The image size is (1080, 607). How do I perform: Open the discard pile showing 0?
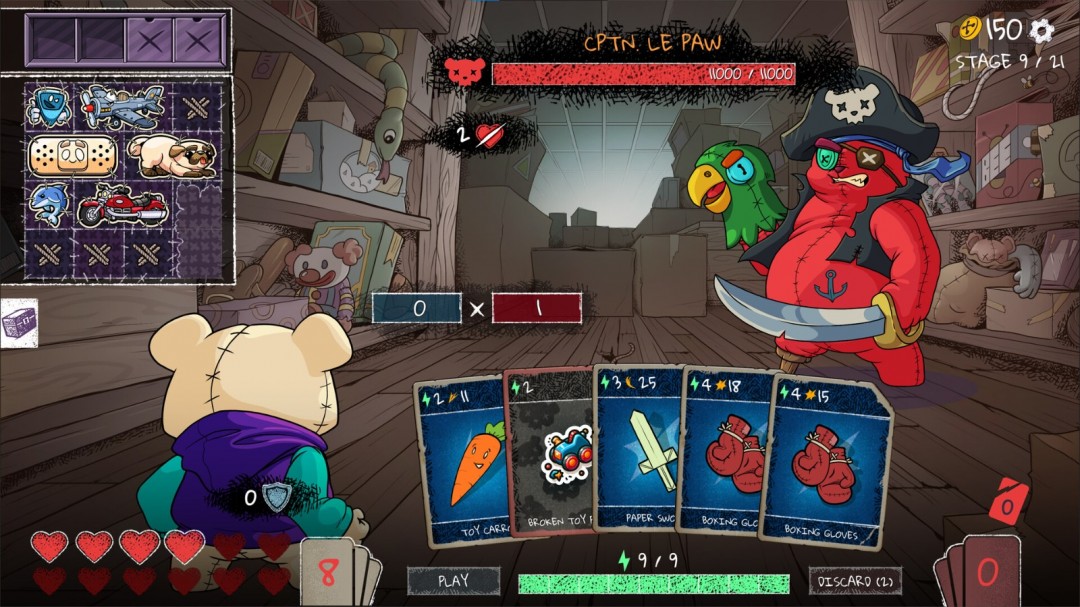pyautogui.click(x=985, y=573)
